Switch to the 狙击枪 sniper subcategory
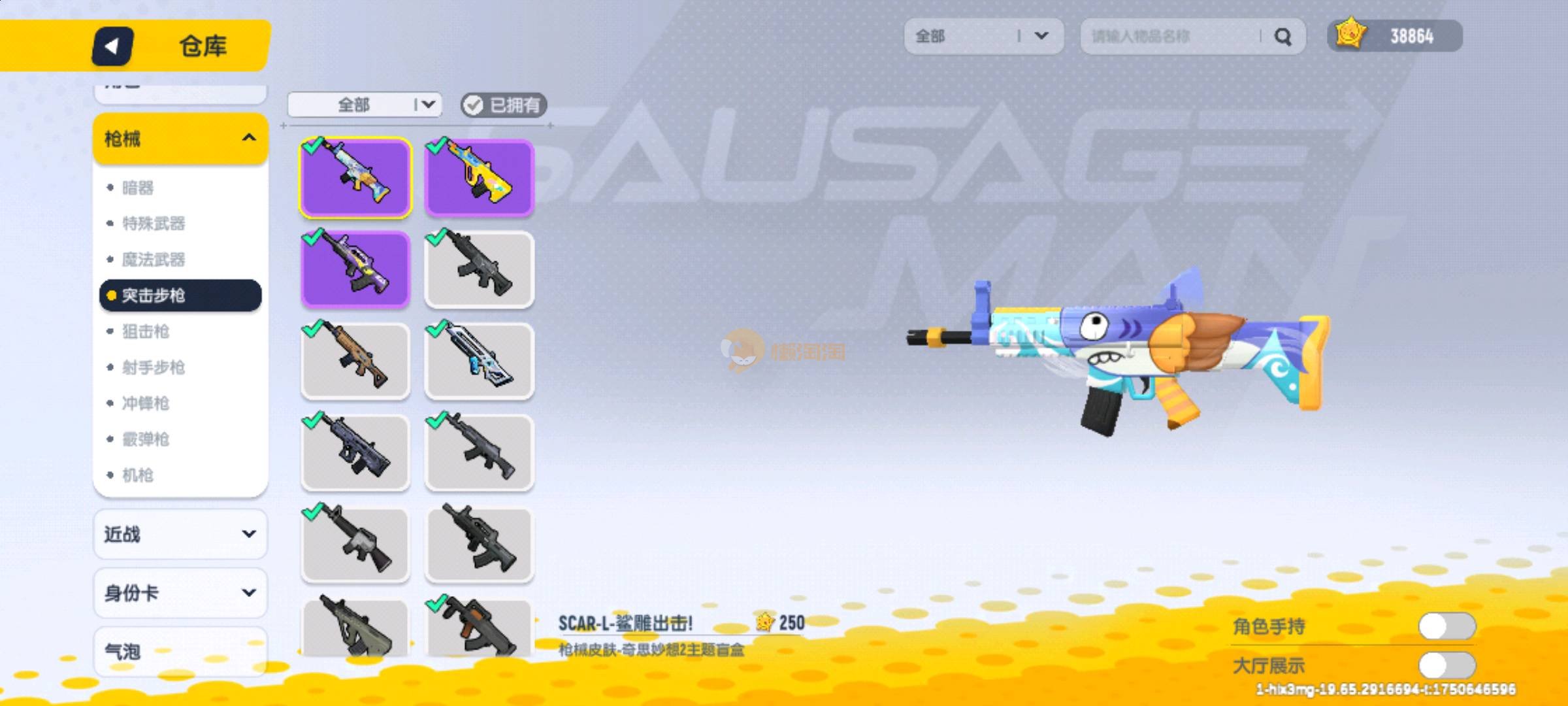 click(146, 331)
